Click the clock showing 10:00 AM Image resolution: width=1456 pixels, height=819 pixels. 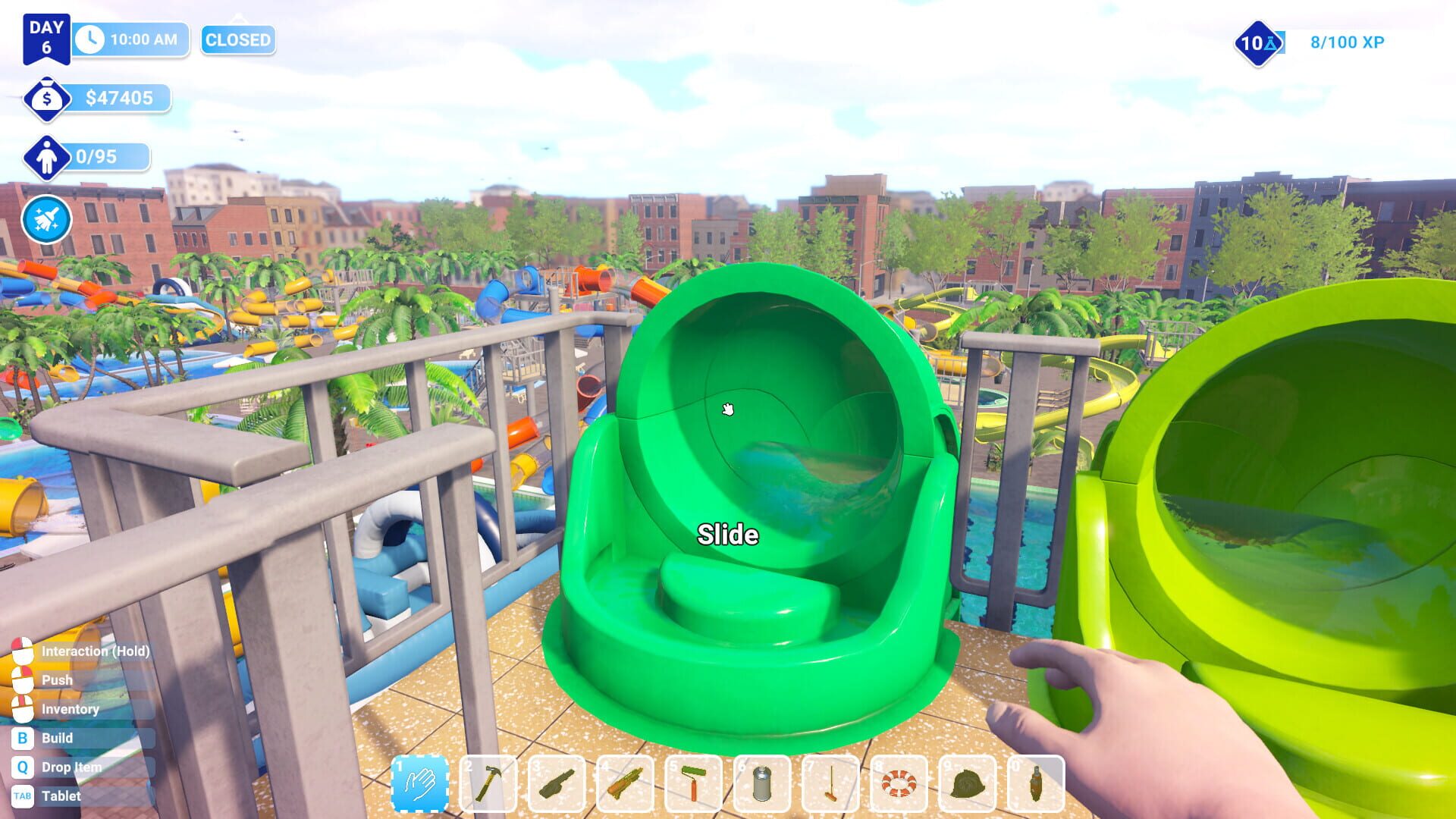pos(129,39)
